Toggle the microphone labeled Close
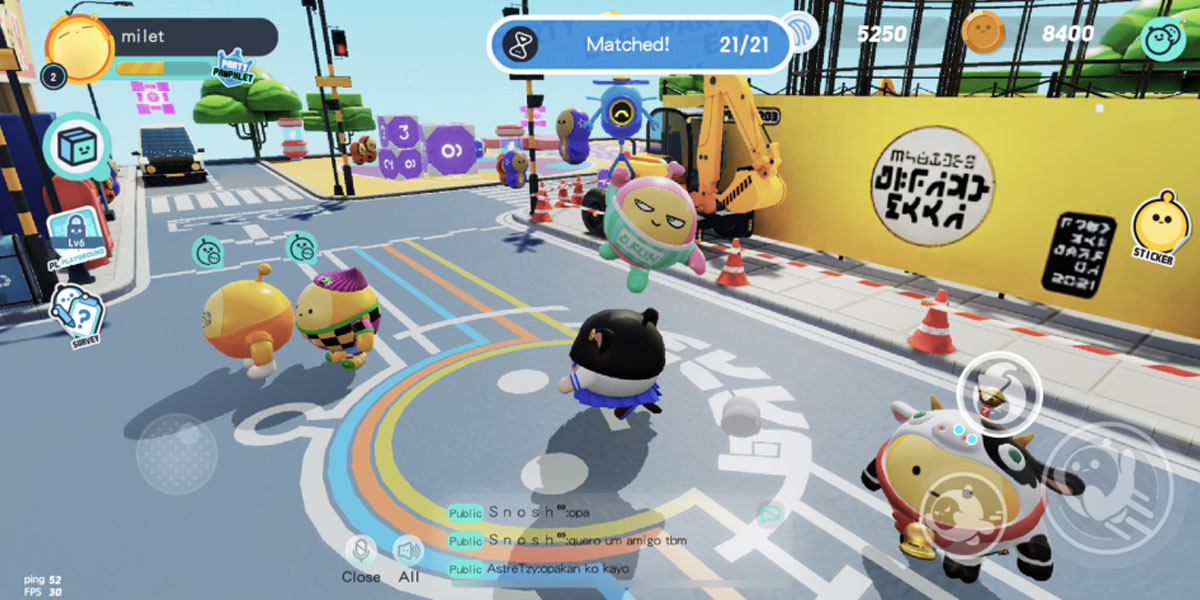The image size is (1200, 600). coord(360,558)
